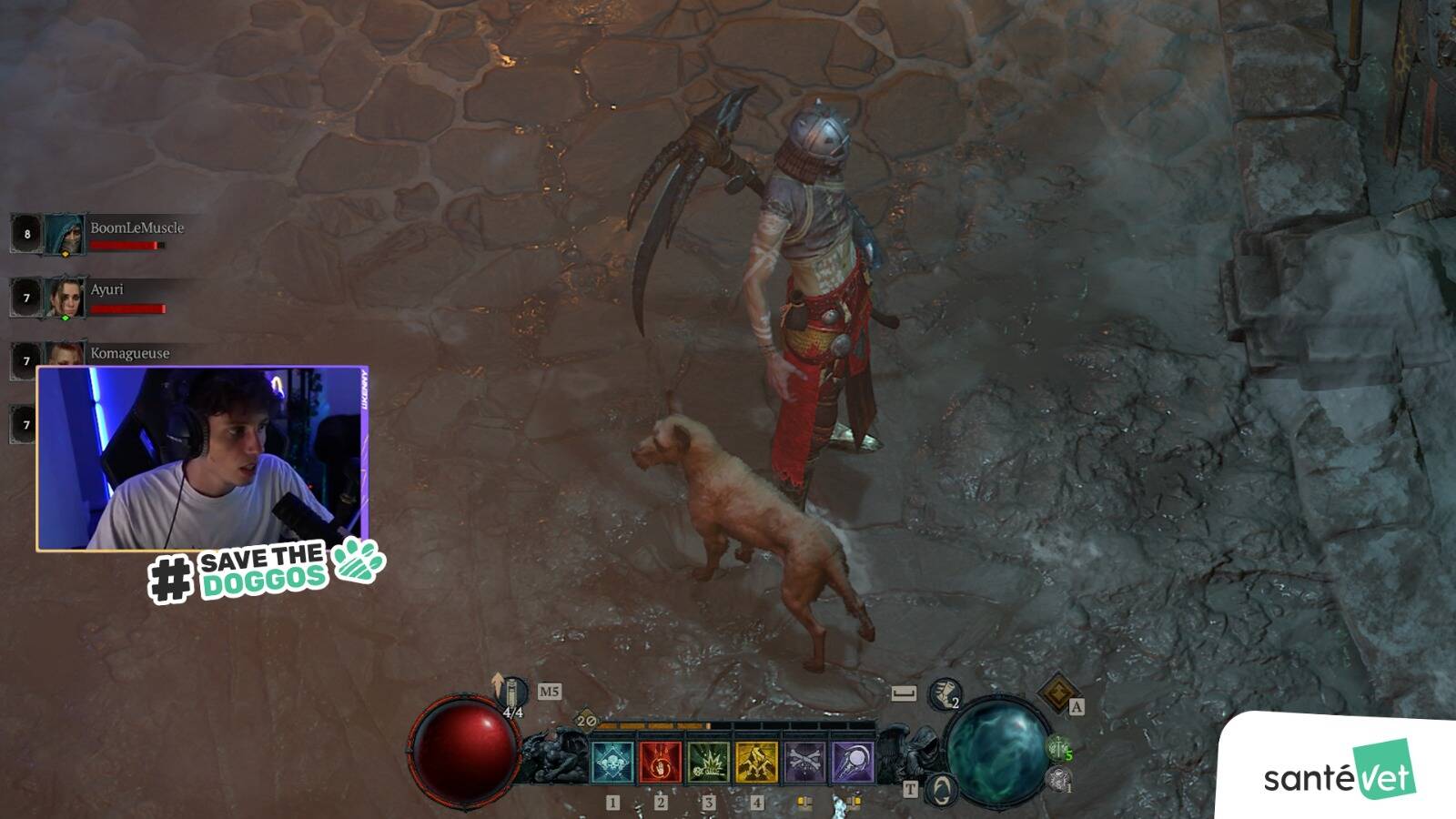
Task: Click the evade boot icon
Action: (x=945, y=694)
